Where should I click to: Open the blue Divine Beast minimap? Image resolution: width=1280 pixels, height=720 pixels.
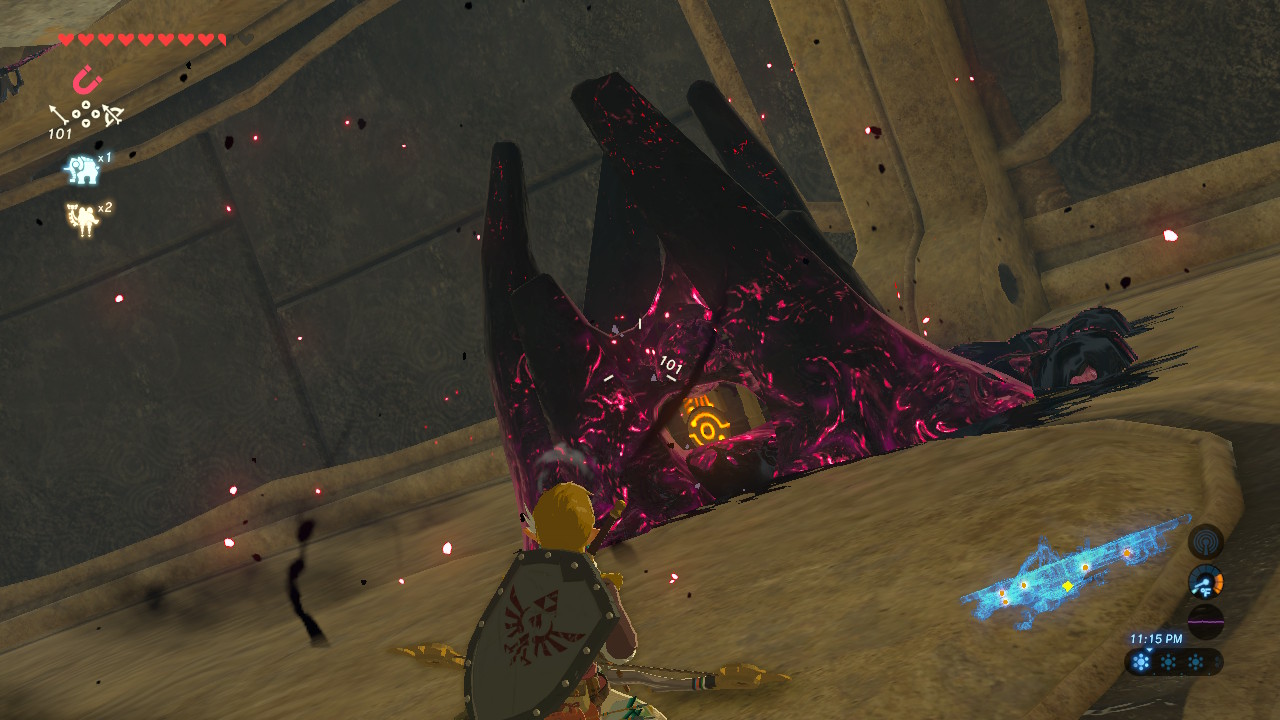pyautogui.click(x=1075, y=576)
